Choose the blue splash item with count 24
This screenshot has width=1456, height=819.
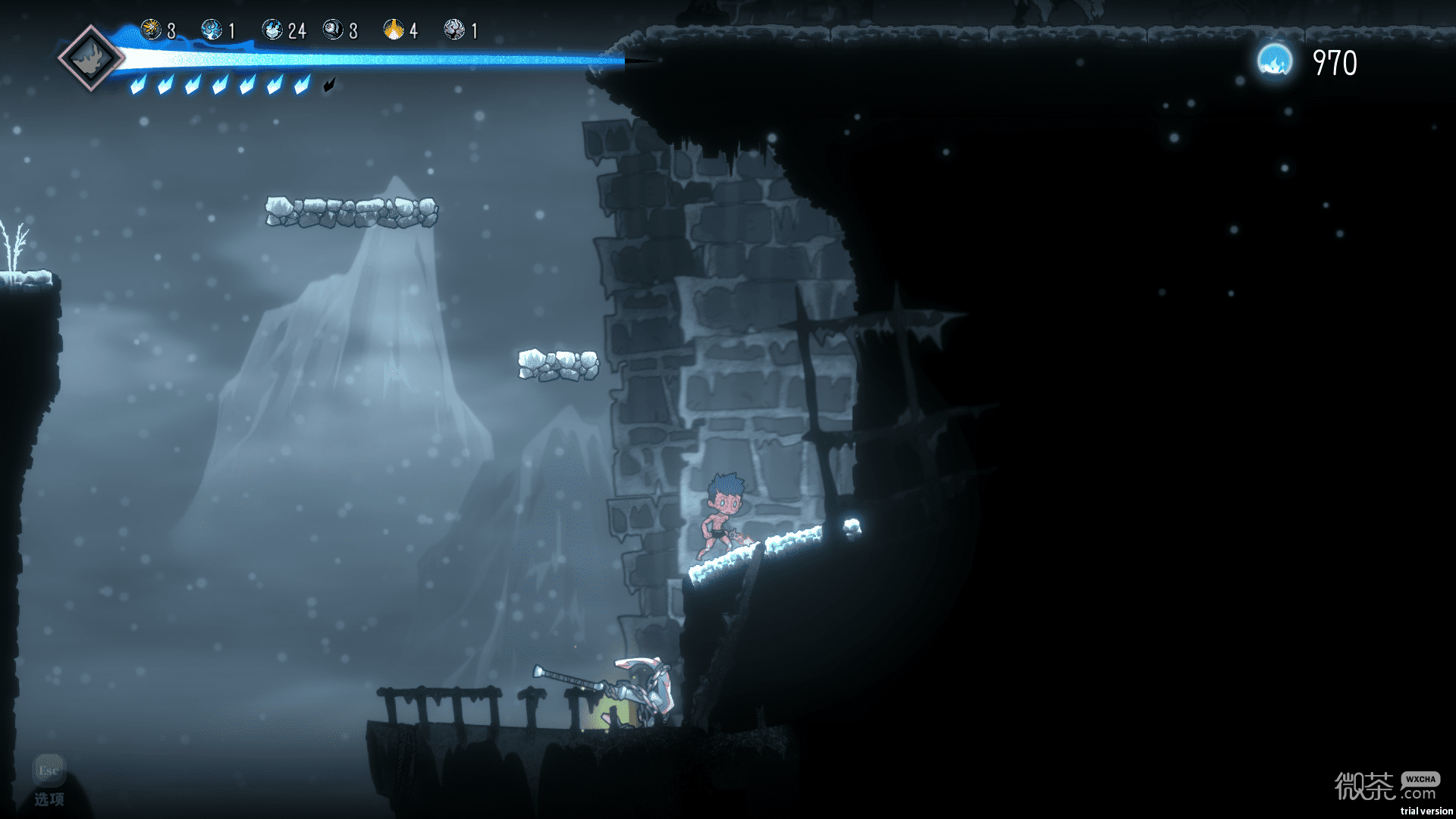pyautogui.click(x=272, y=30)
